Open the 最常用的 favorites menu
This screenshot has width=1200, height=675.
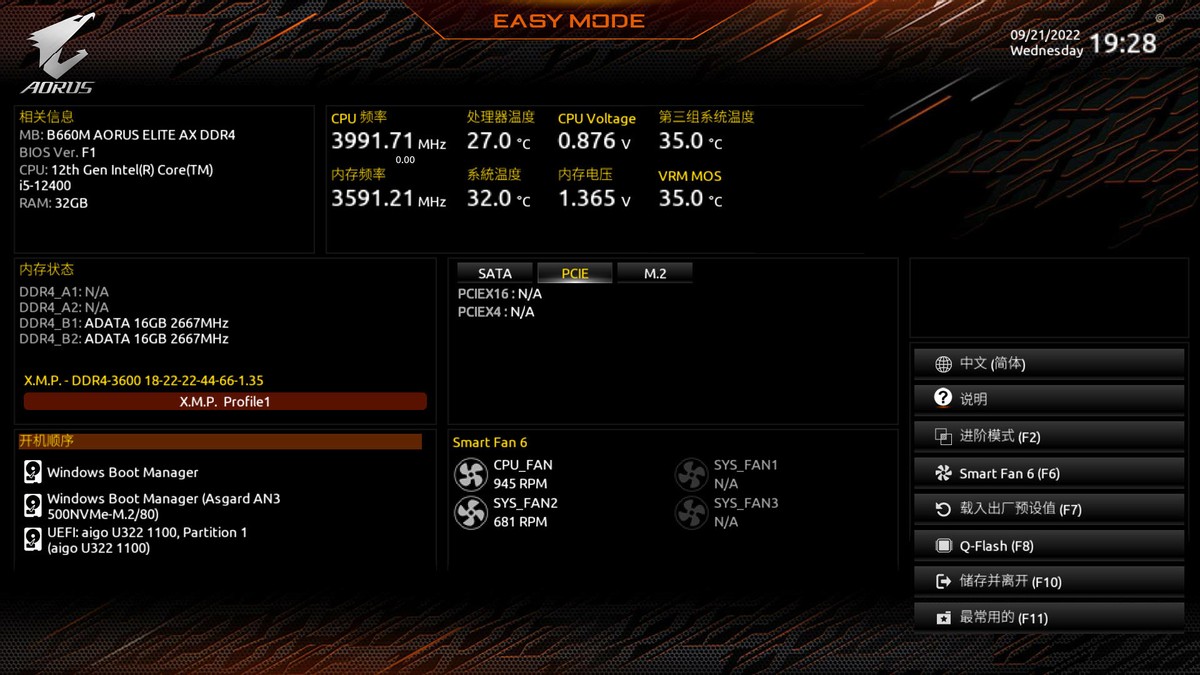click(x=1048, y=618)
